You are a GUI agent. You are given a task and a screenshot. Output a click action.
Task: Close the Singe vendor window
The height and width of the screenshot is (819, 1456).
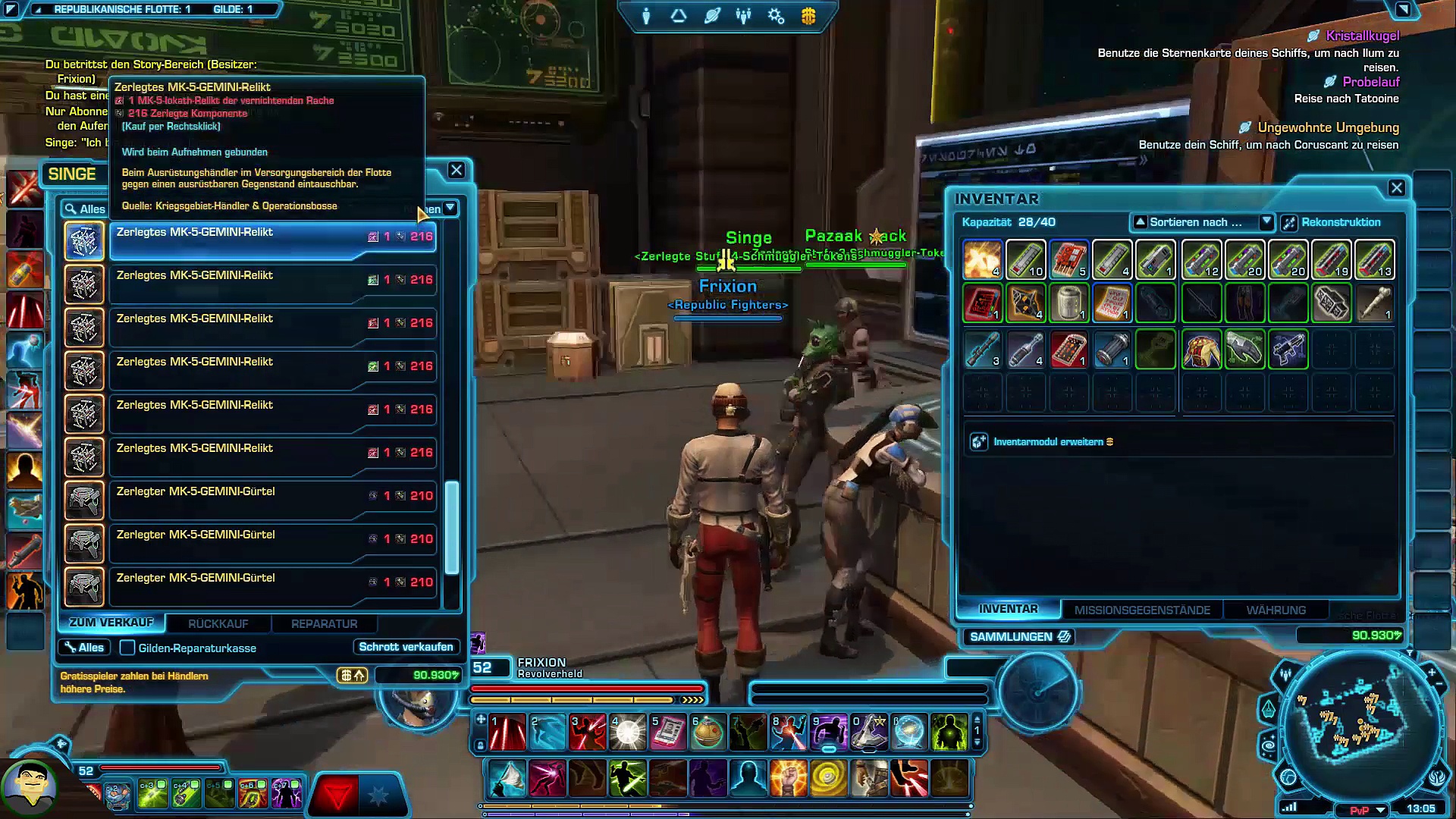pos(456,171)
